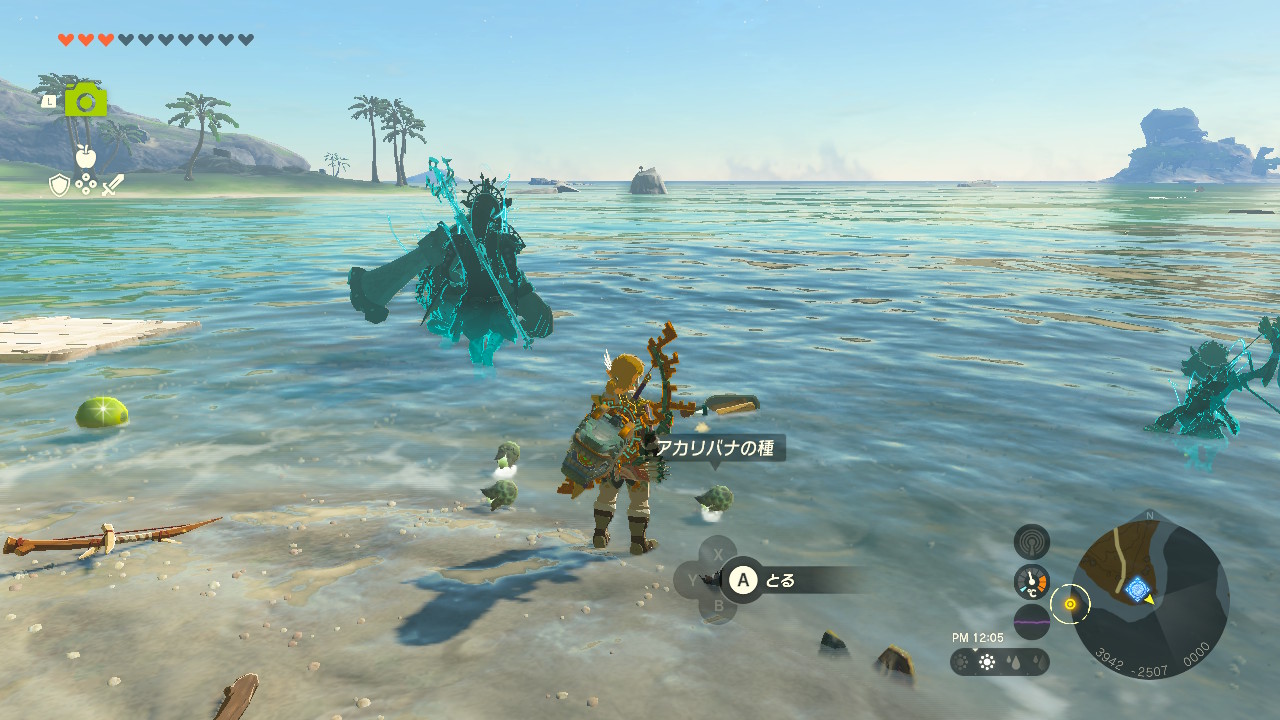Click the blue shrine marker on minimap

click(1136, 589)
